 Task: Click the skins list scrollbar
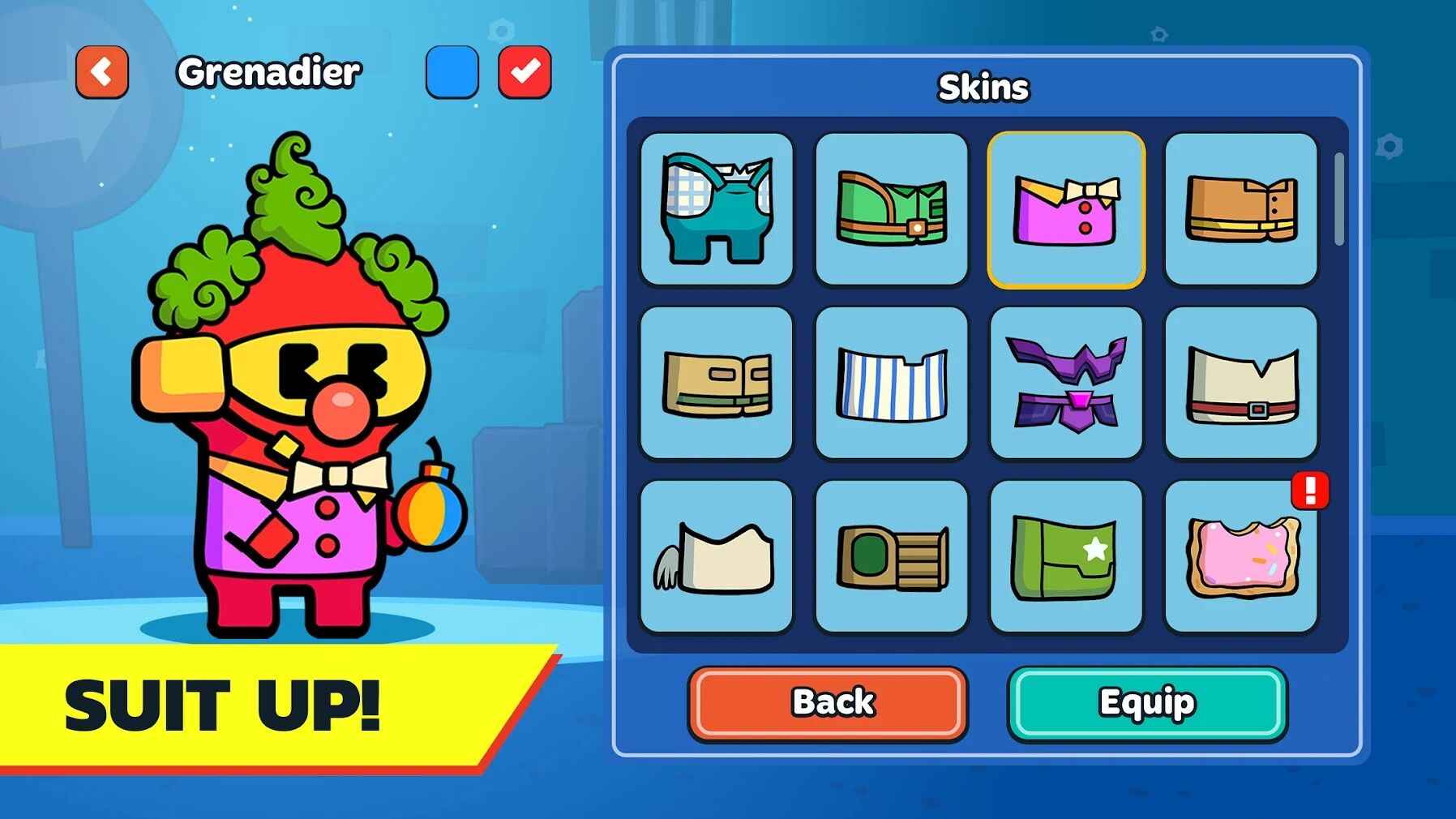[1338, 199]
